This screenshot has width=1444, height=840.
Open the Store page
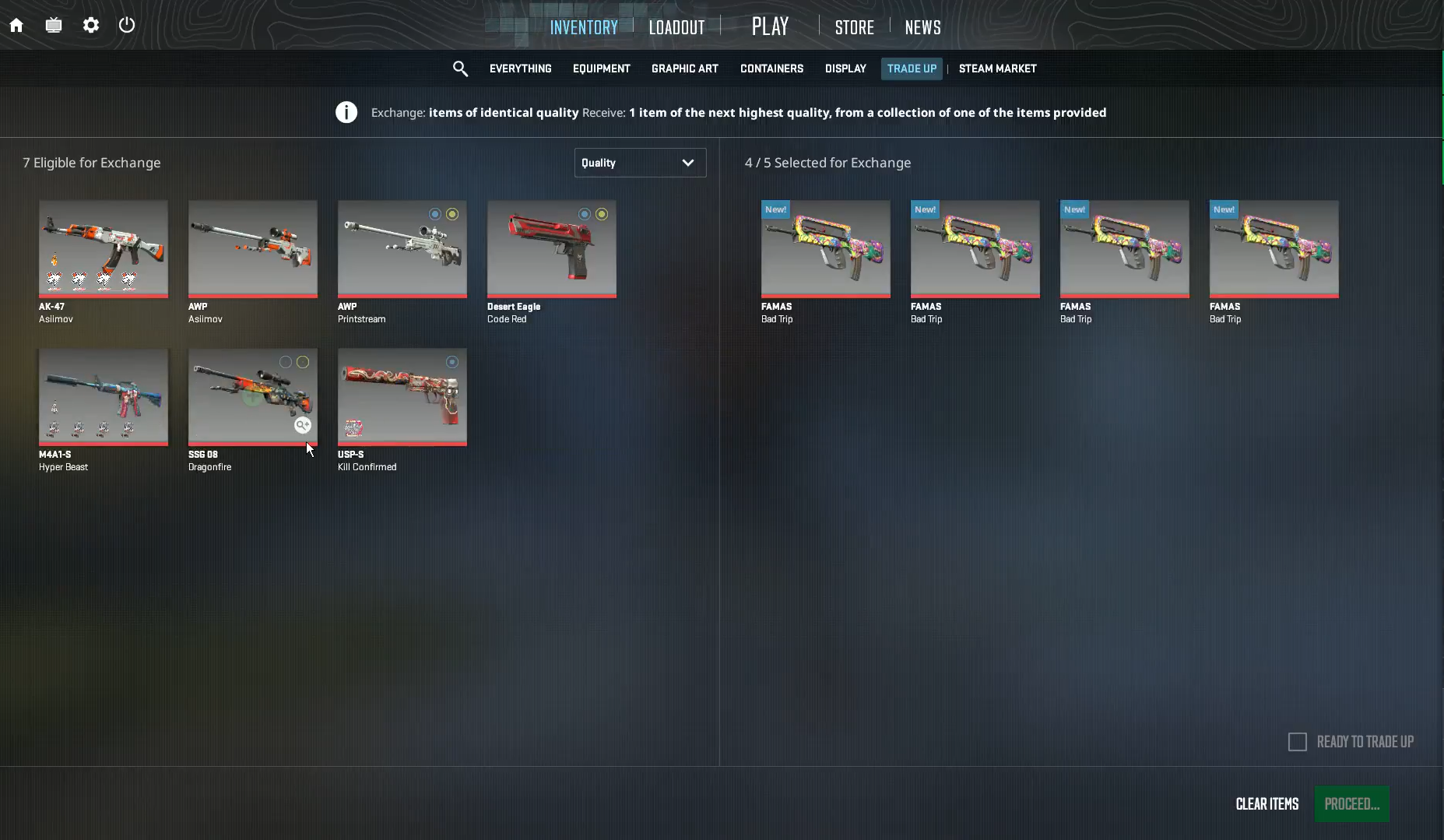pos(854,27)
